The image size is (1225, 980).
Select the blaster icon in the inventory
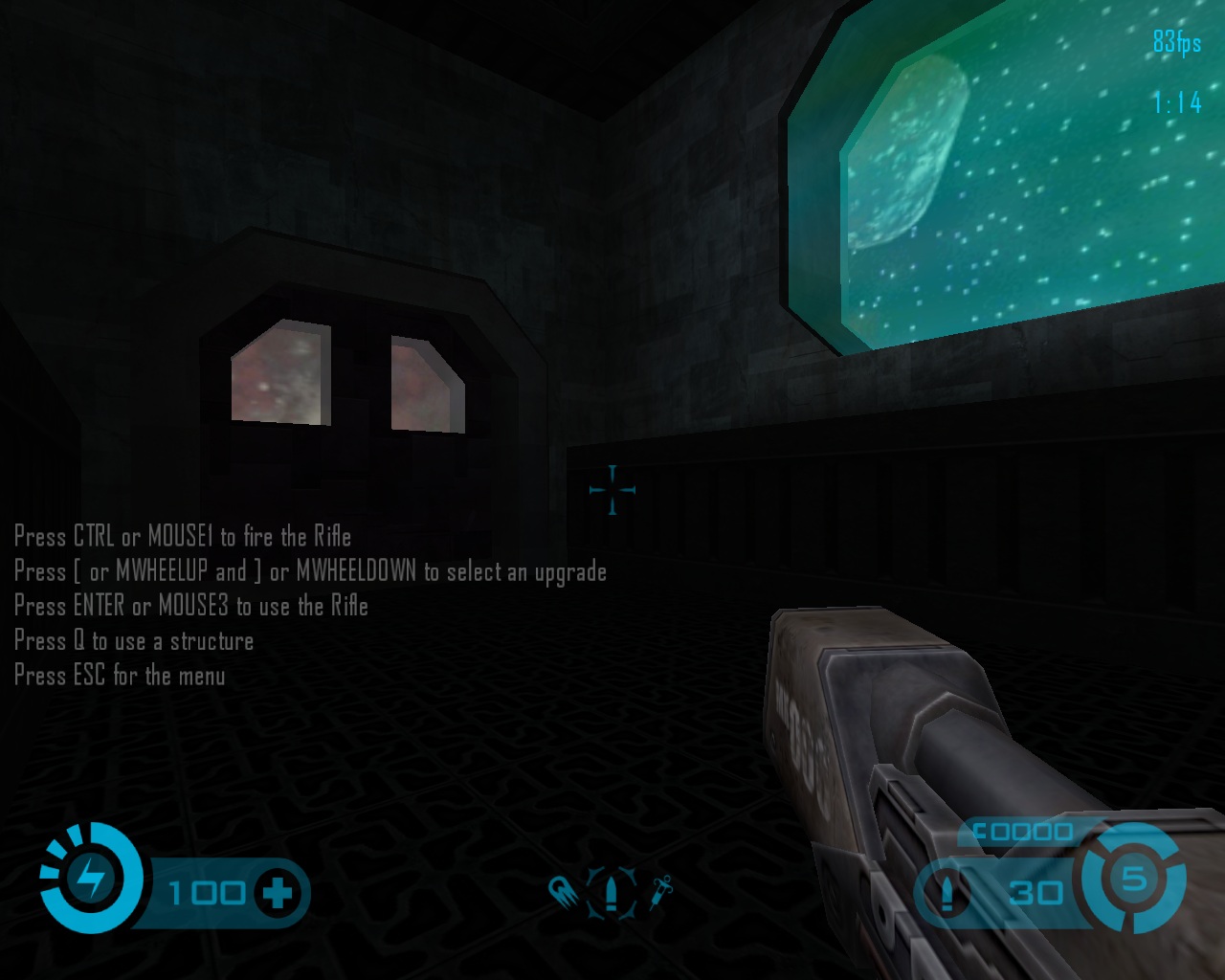[x=564, y=894]
